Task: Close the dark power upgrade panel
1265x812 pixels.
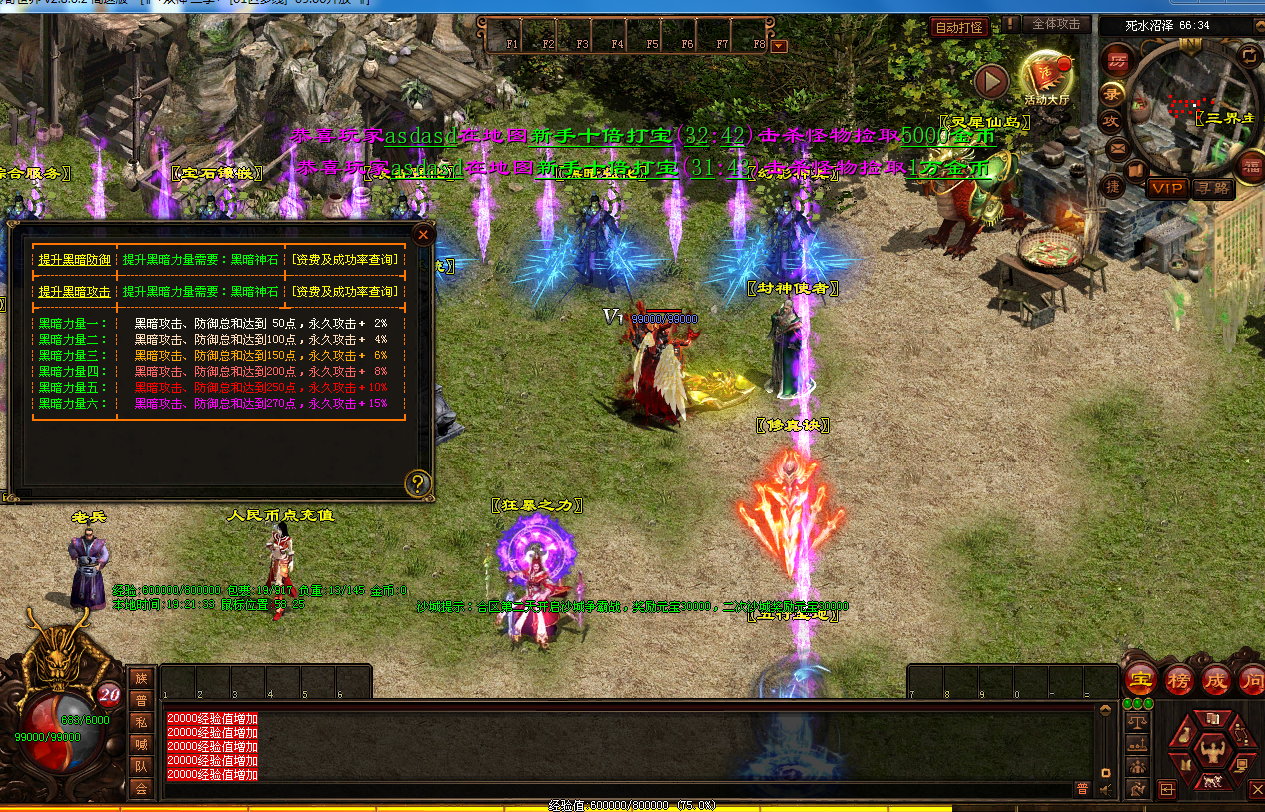Action: click(423, 236)
